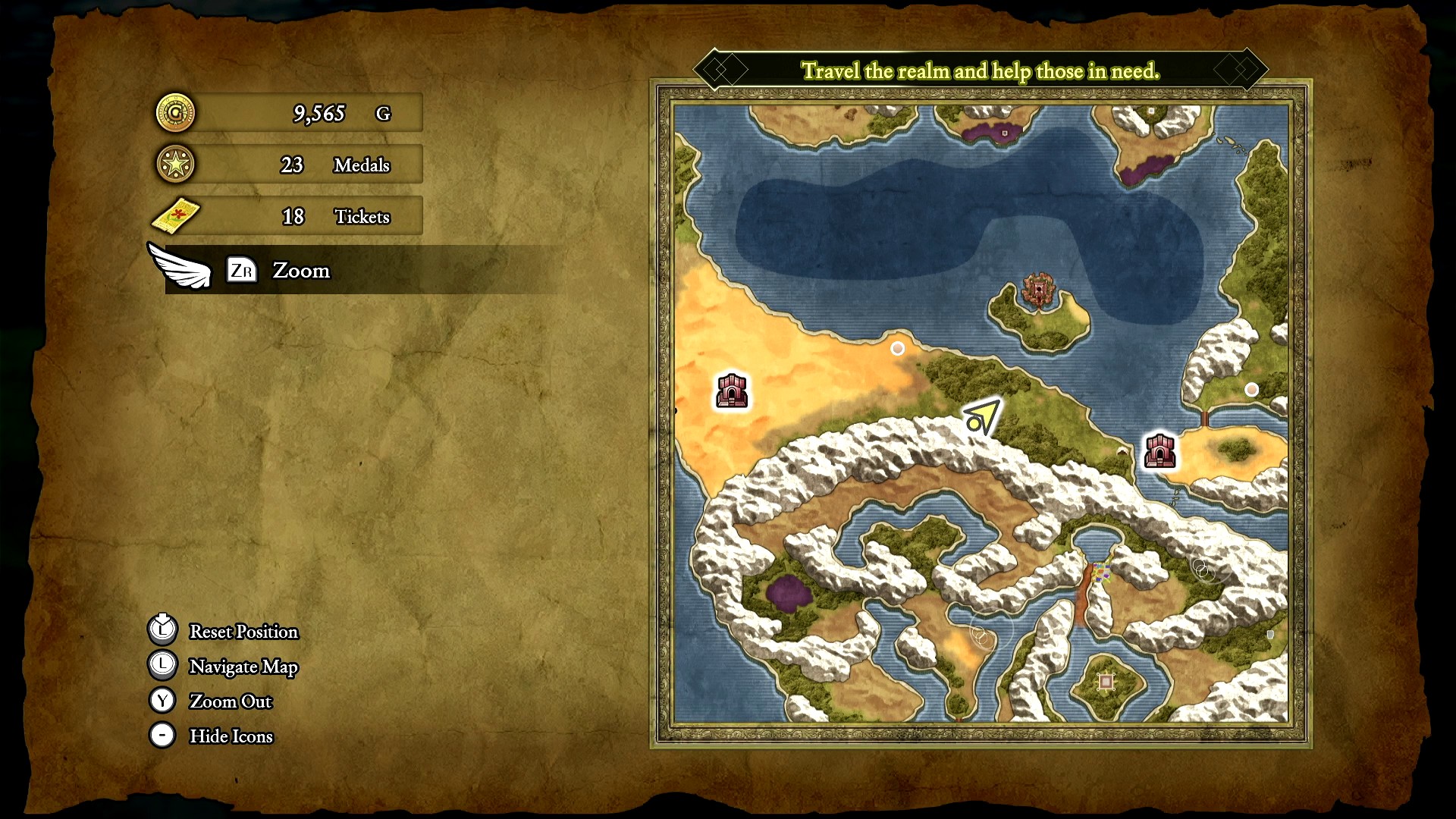Select the town marker on the southern island
Screen dimensions: 1456x819
click(x=1106, y=682)
